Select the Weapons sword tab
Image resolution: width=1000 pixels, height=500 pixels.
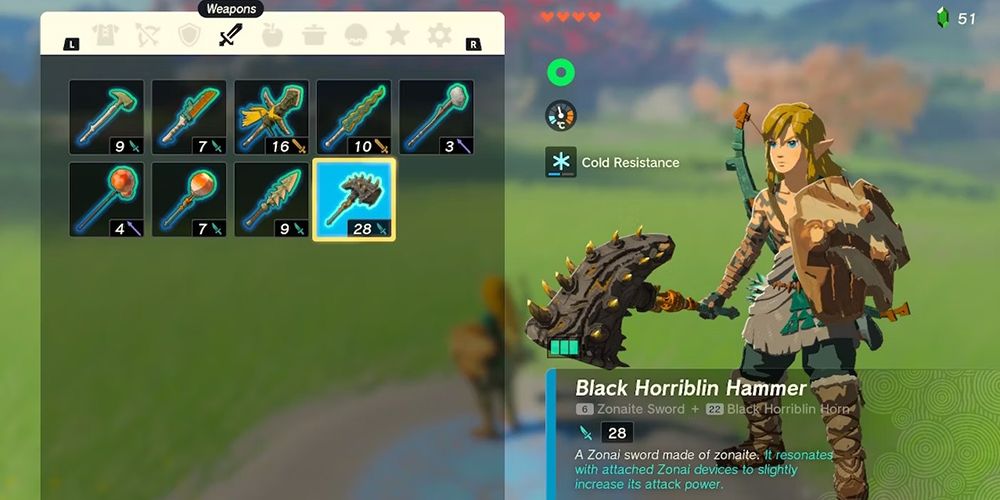[230, 37]
